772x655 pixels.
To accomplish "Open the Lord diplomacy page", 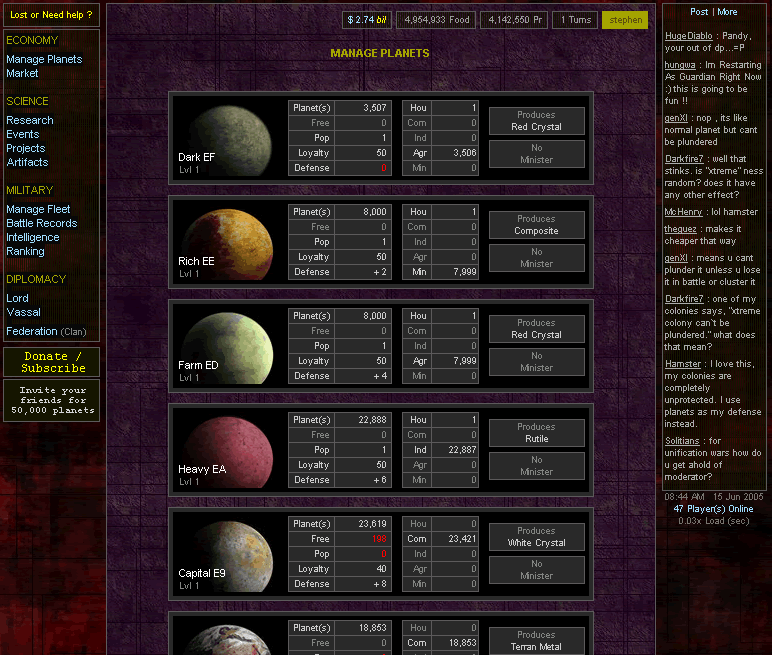I will pyautogui.click(x=18, y=298).
